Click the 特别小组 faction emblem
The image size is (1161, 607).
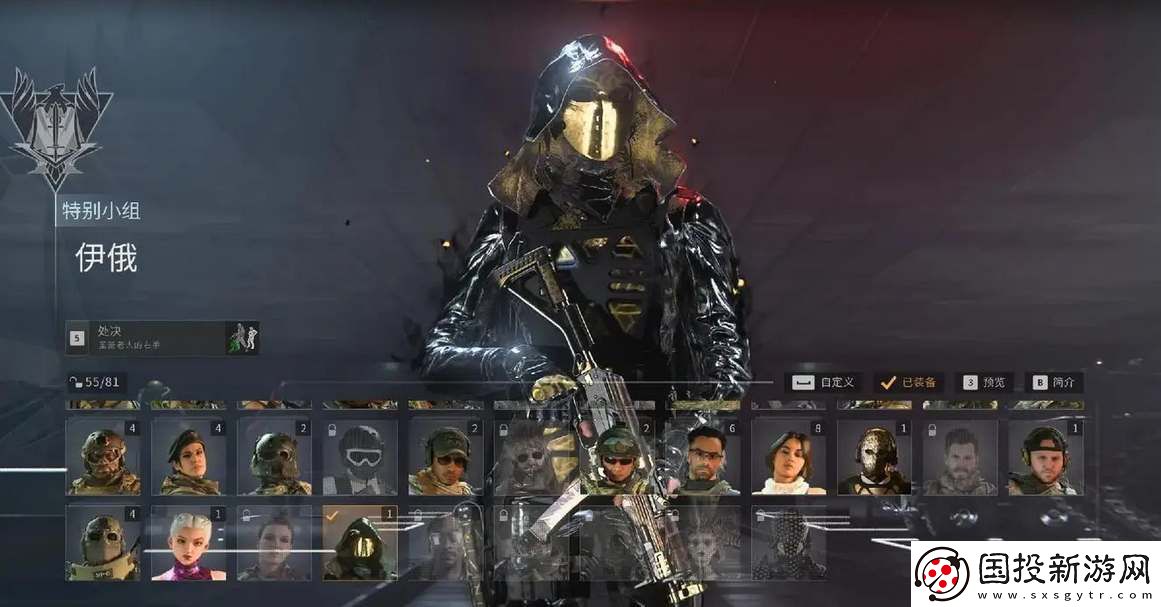point(56,127)
